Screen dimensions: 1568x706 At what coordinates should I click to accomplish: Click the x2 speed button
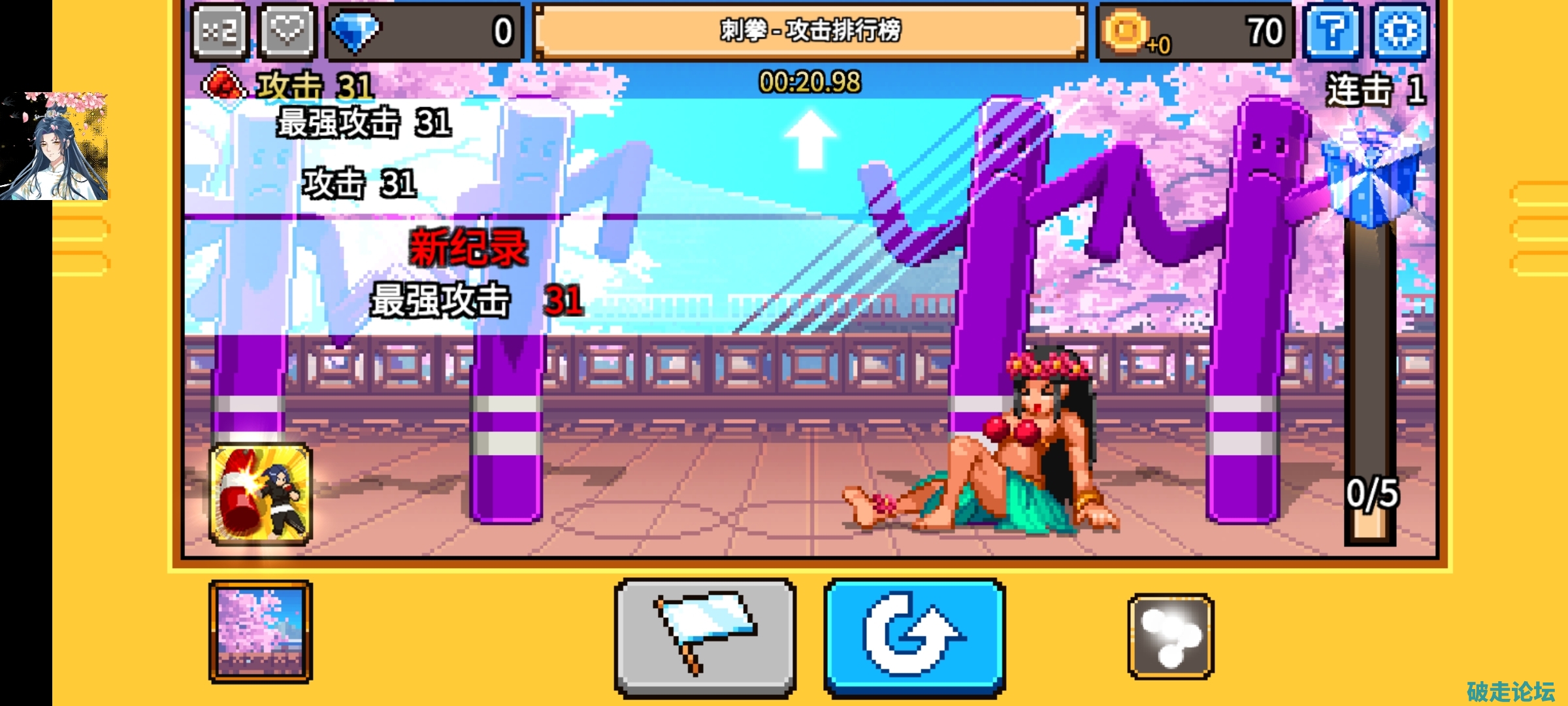(x=220, y=31)
